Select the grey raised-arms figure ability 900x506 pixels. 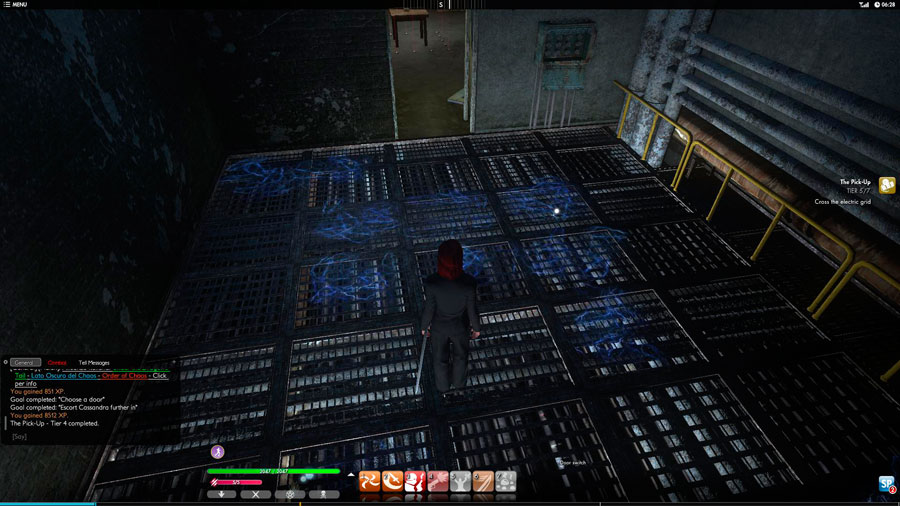pyautogui.click(x=461, y=482)
